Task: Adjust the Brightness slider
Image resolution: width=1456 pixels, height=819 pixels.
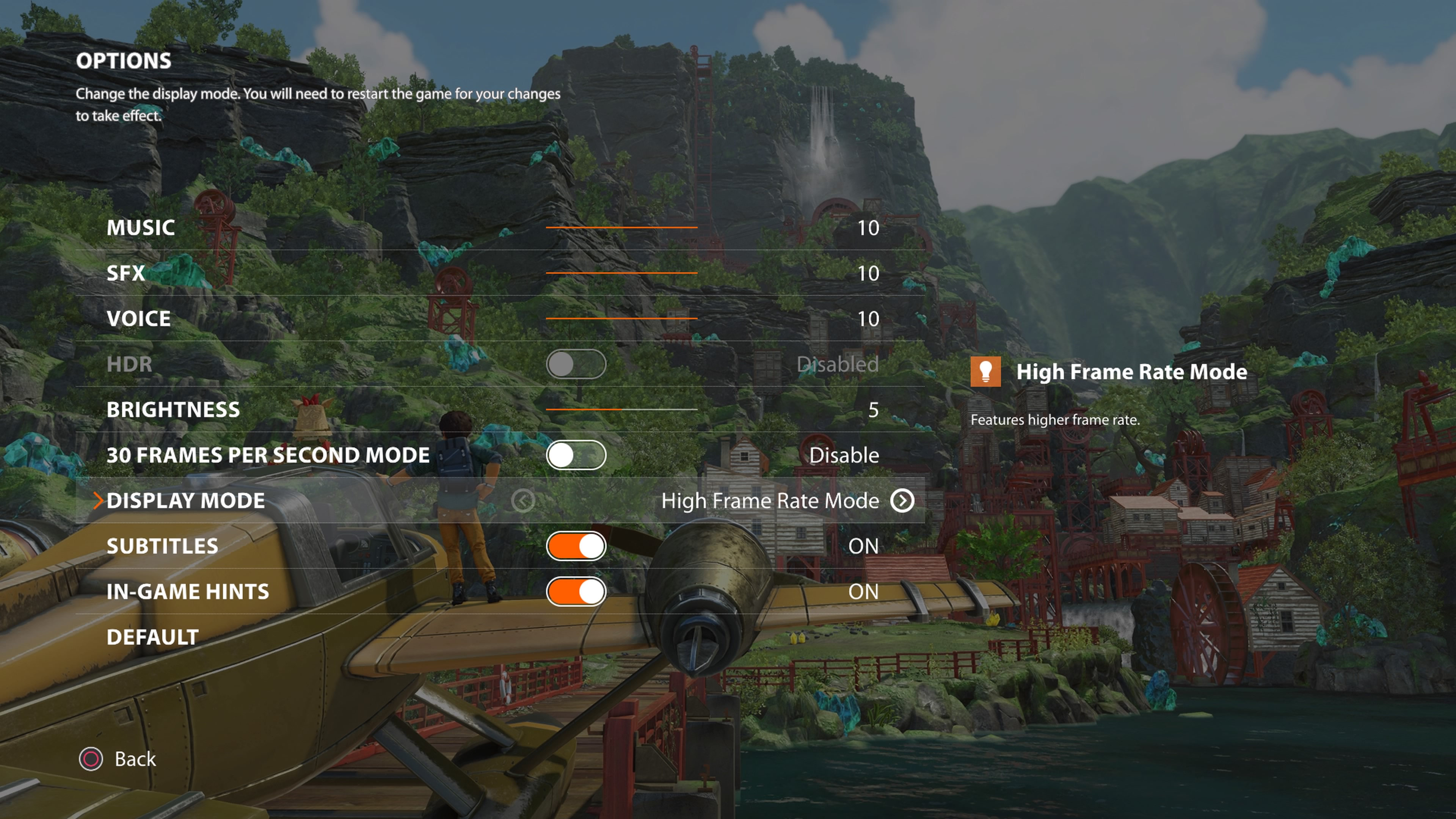Action: (622, 409)
